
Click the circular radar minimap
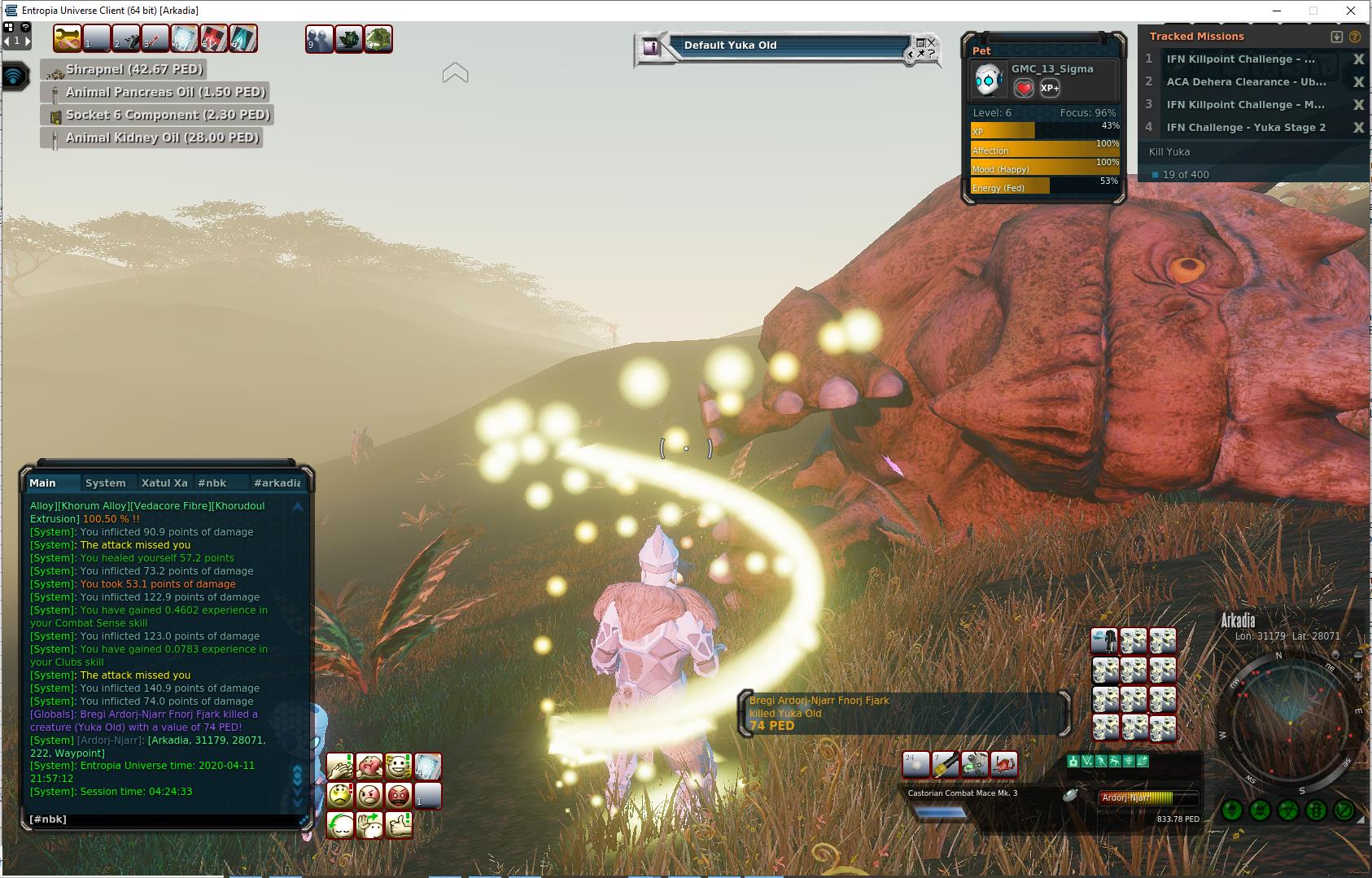click(x=1291, y=722)
